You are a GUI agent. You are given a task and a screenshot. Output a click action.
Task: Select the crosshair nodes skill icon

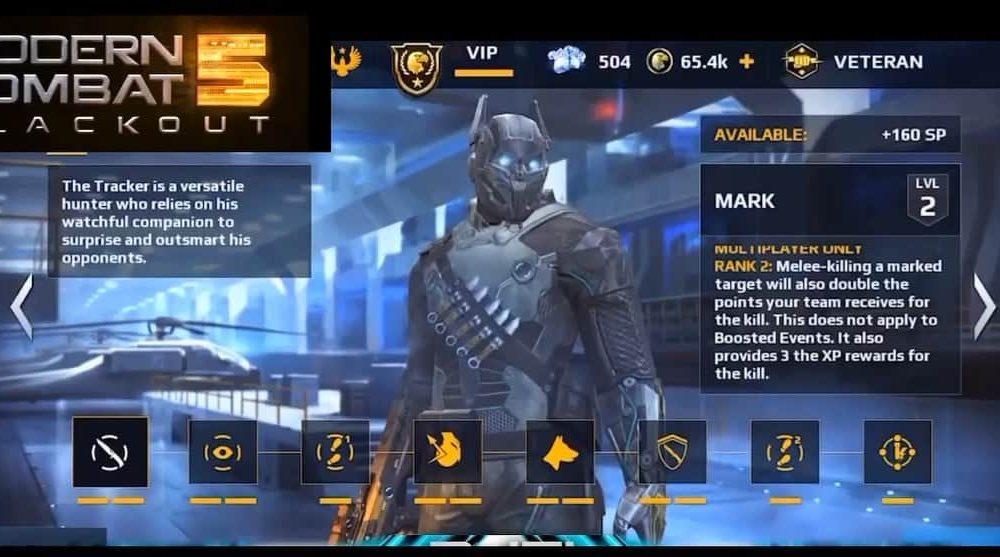(897, 452)
